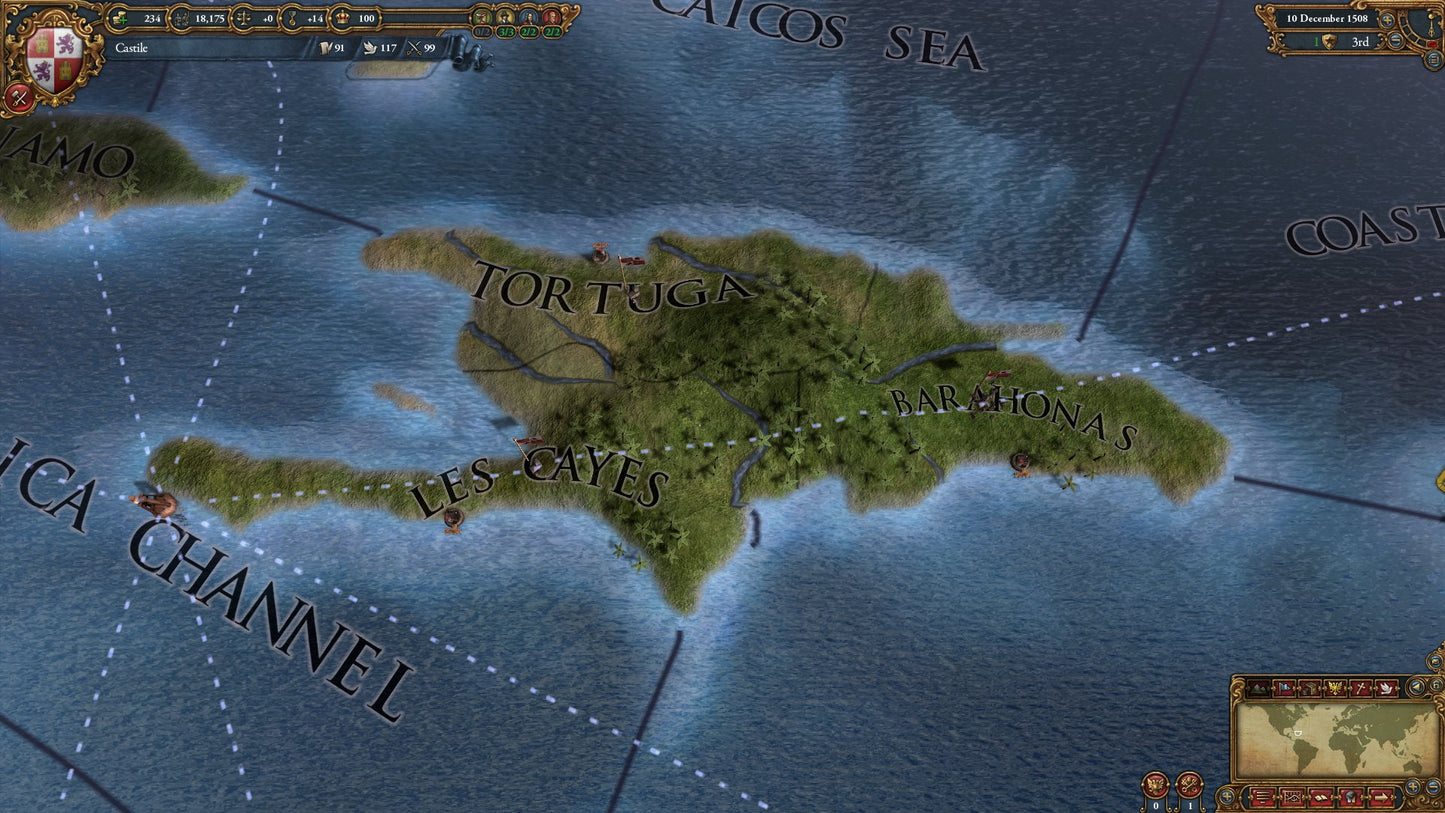Switch to the political map mode icon
Viewport: 1445px width, 813px height.
click(x=1284, y=687)
